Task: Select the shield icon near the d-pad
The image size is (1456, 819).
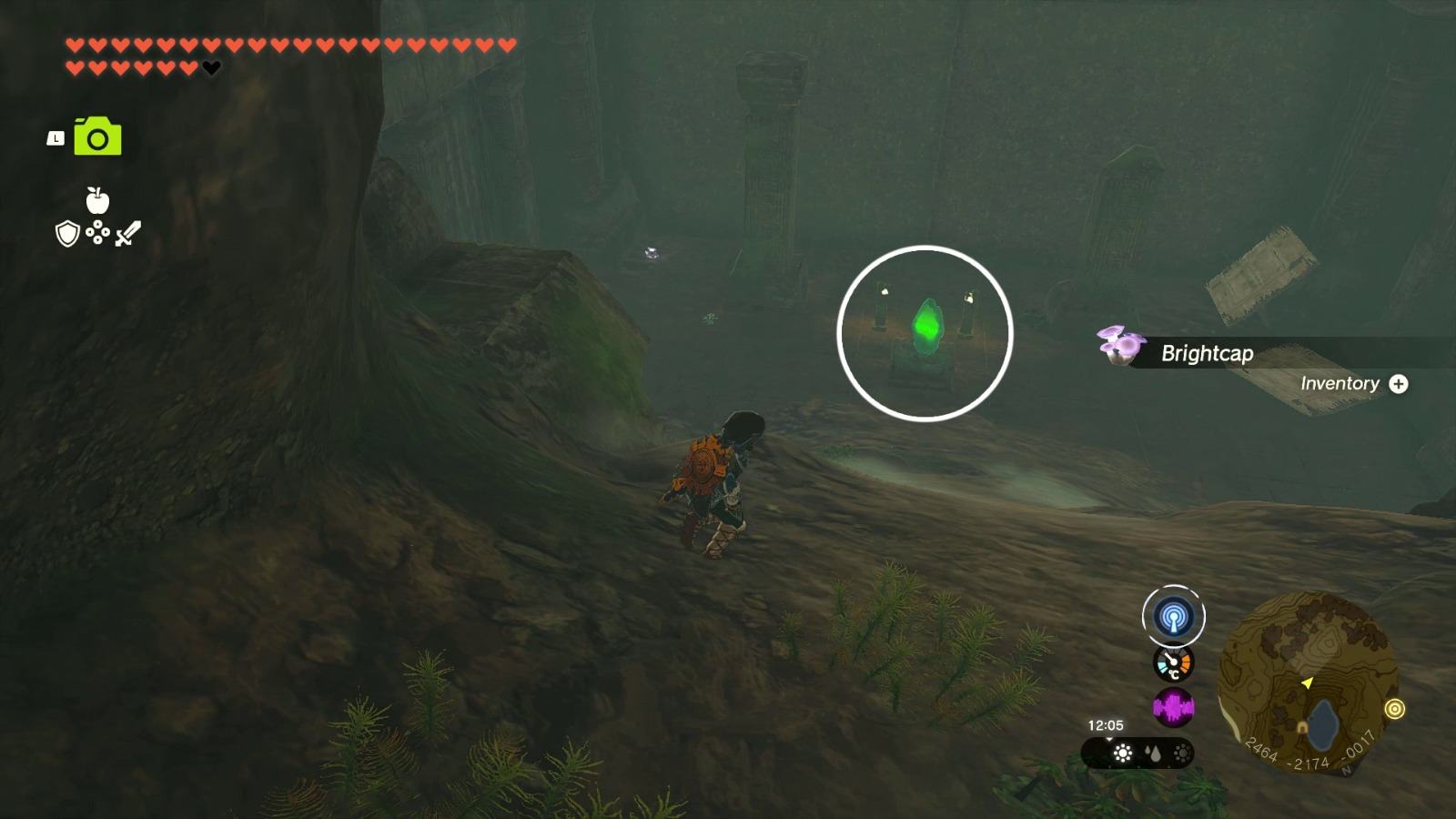Action: pos(67,234)
